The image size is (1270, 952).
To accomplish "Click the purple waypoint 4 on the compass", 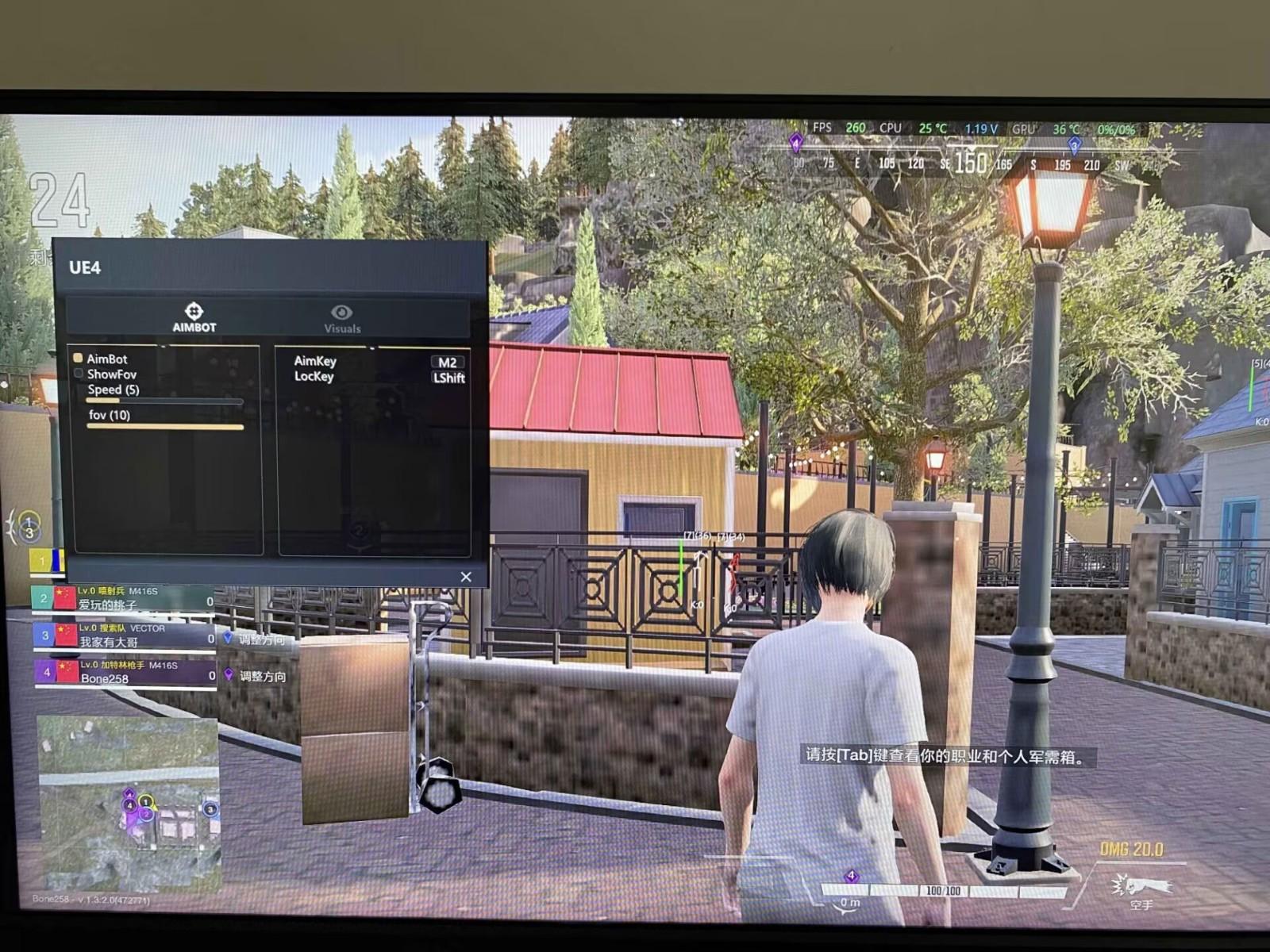I will tap(796, 142).
